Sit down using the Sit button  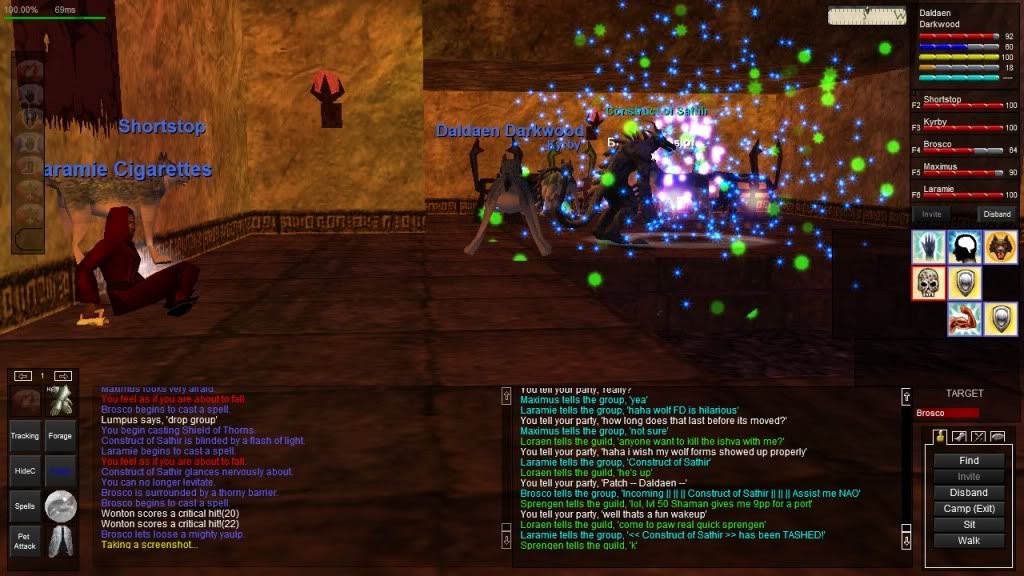(x=968, y=525)
